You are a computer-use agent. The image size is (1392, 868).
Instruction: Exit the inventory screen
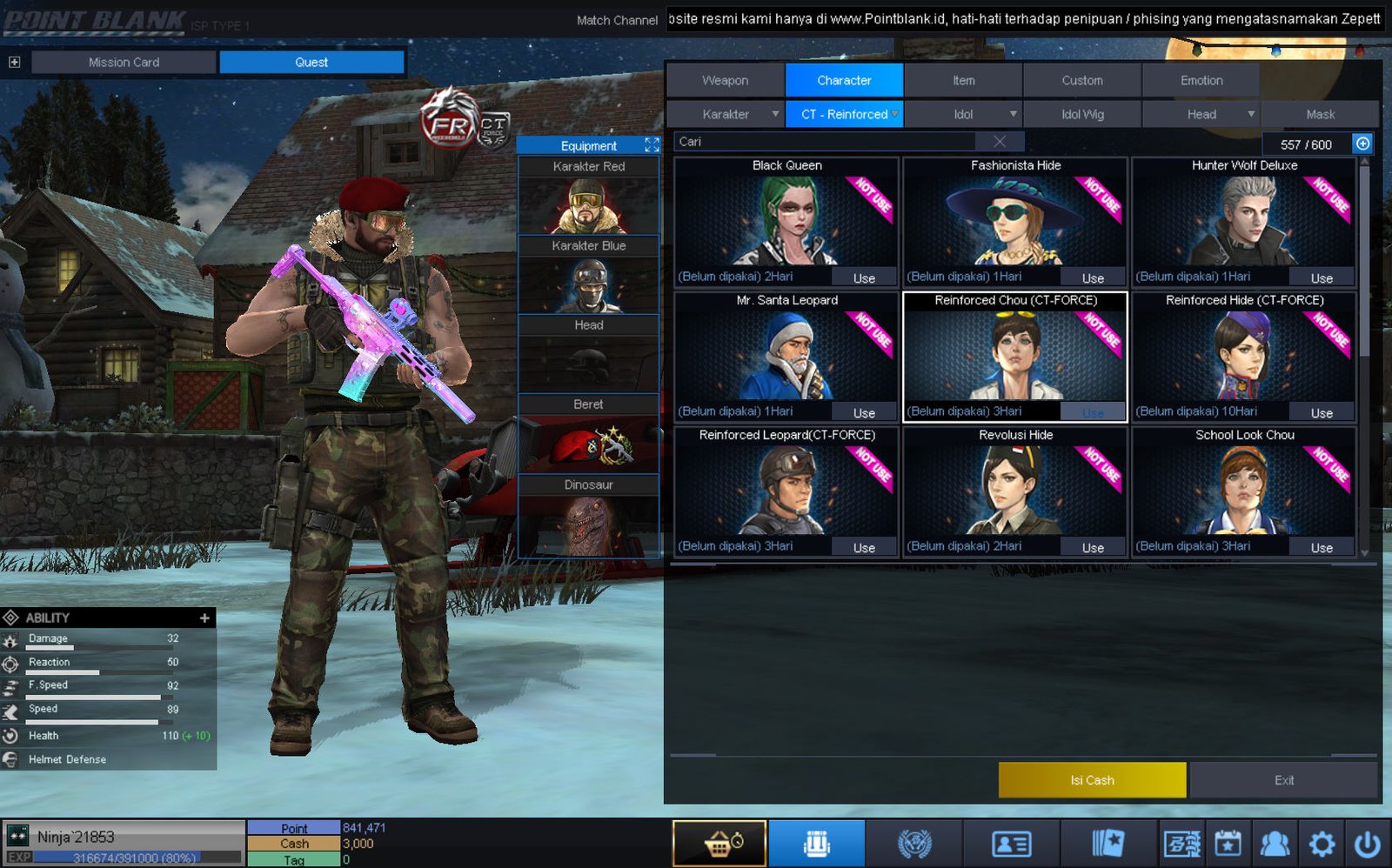(1283, 780)
